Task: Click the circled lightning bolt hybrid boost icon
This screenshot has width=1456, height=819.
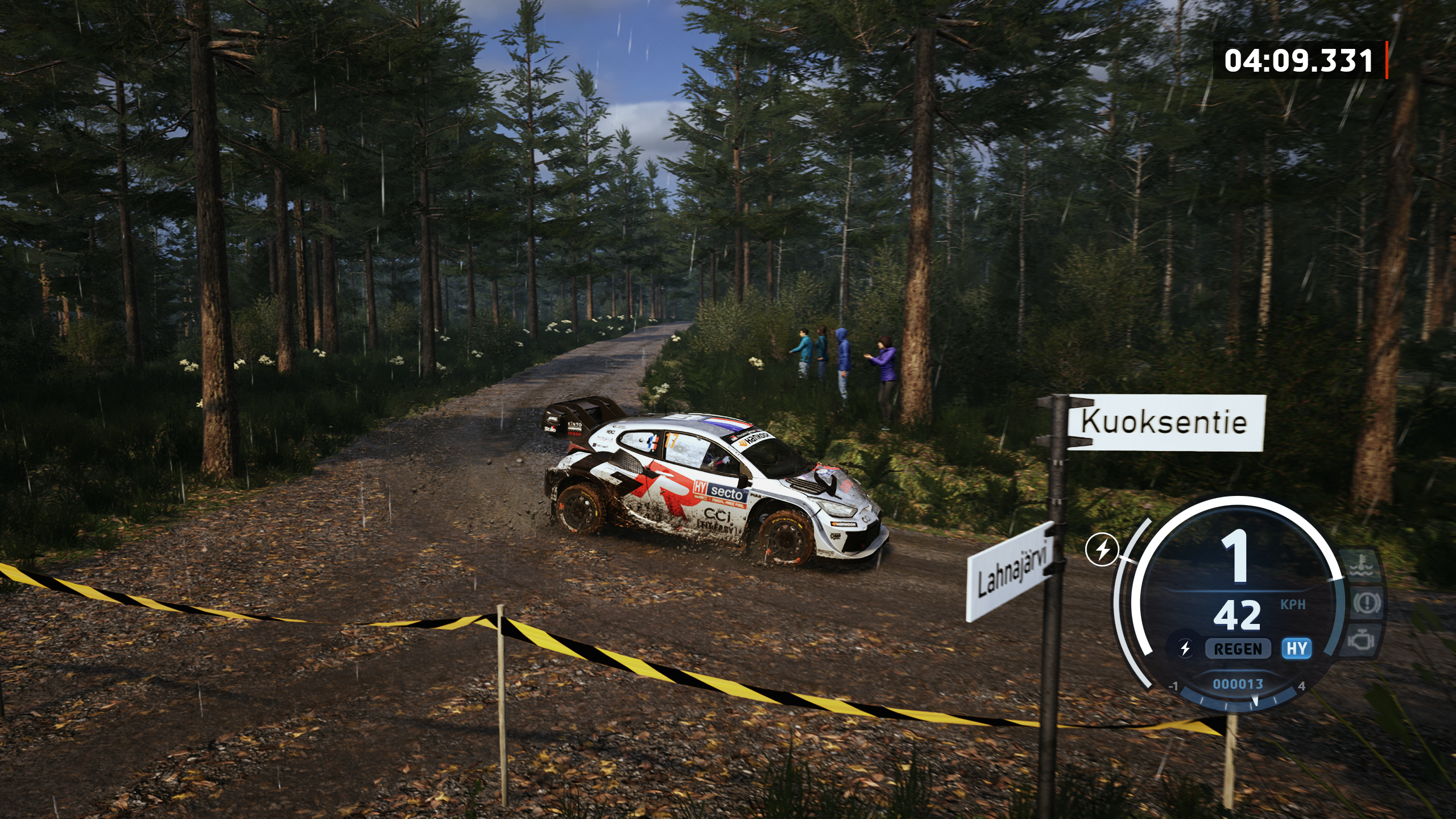Action: (1102, 549)
